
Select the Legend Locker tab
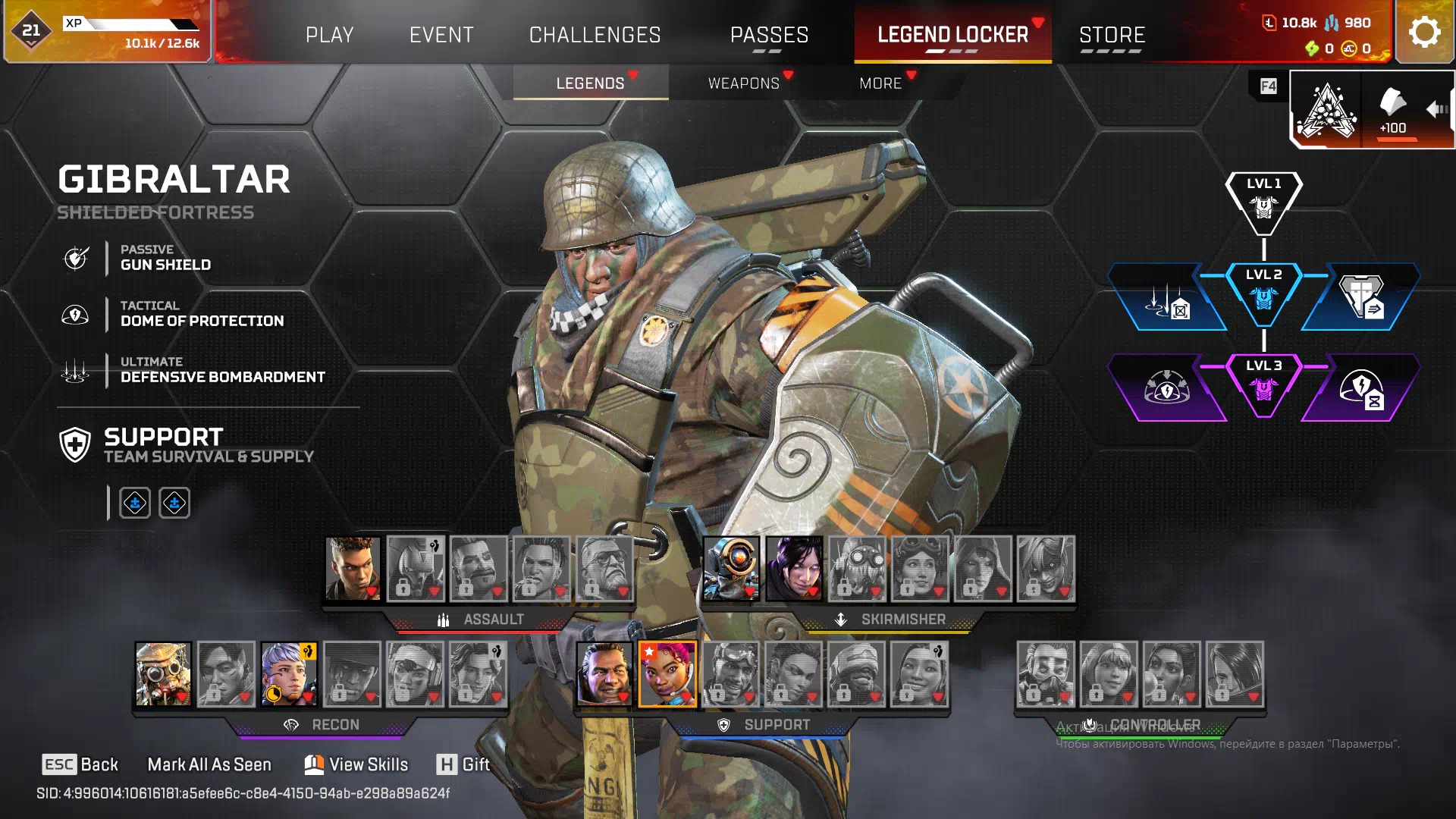tap(952, 35)
